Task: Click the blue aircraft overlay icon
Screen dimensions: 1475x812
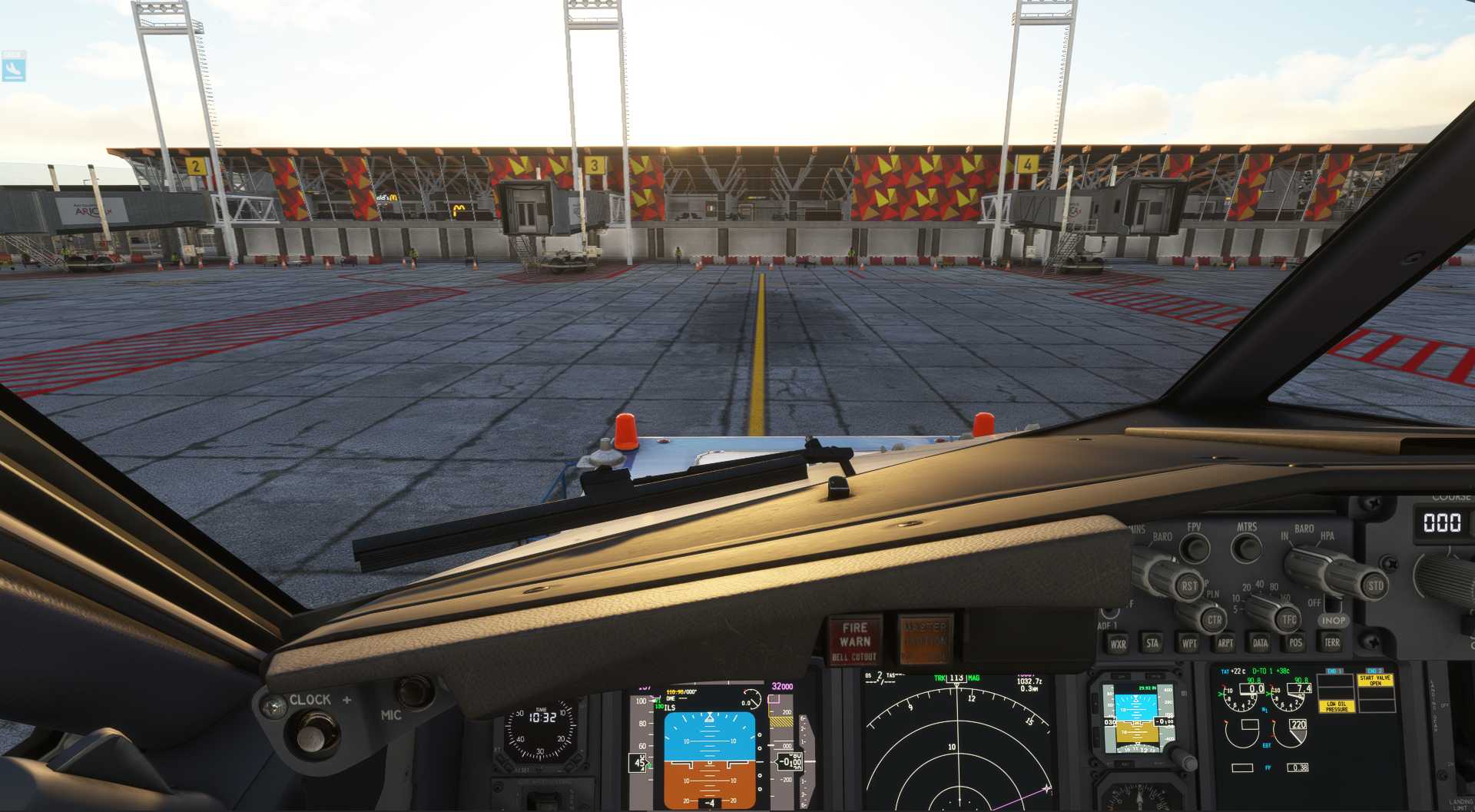Action: 13,66
